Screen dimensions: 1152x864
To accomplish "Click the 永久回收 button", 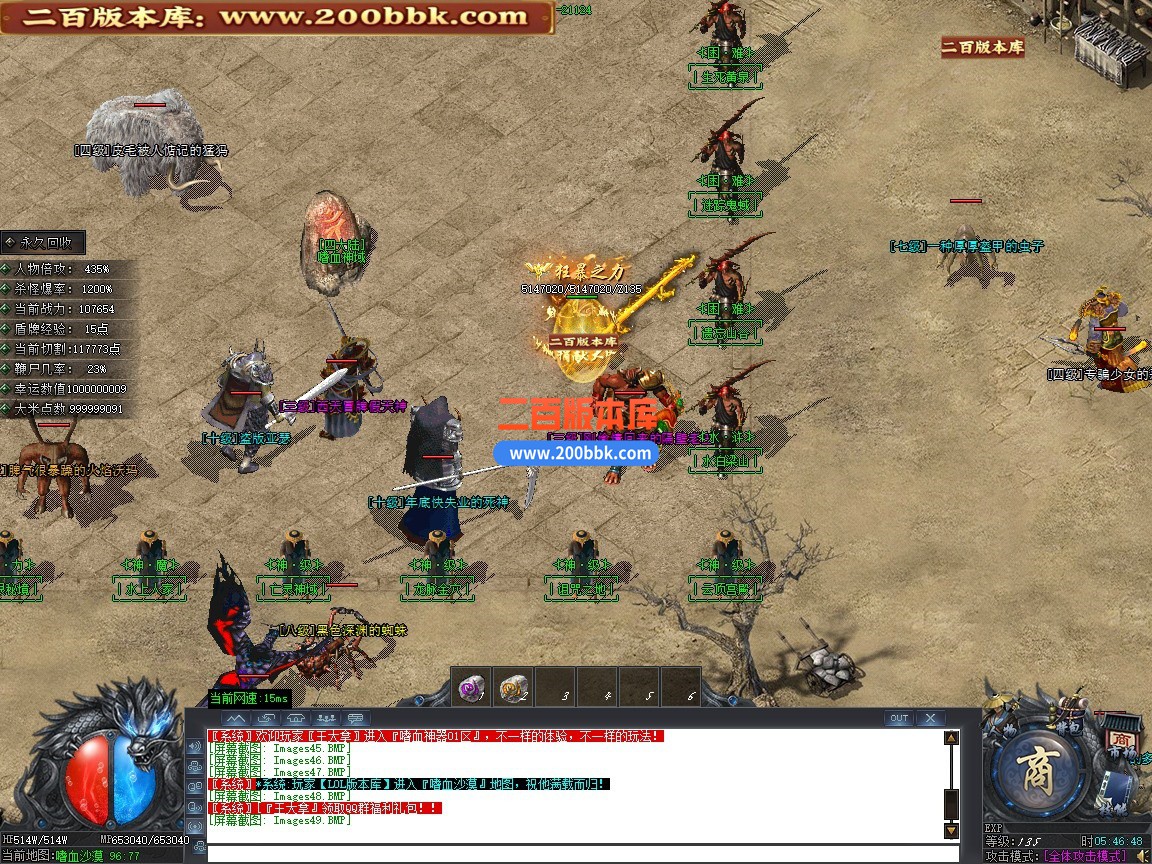I will pyautogui.click(x=43, y=242).
